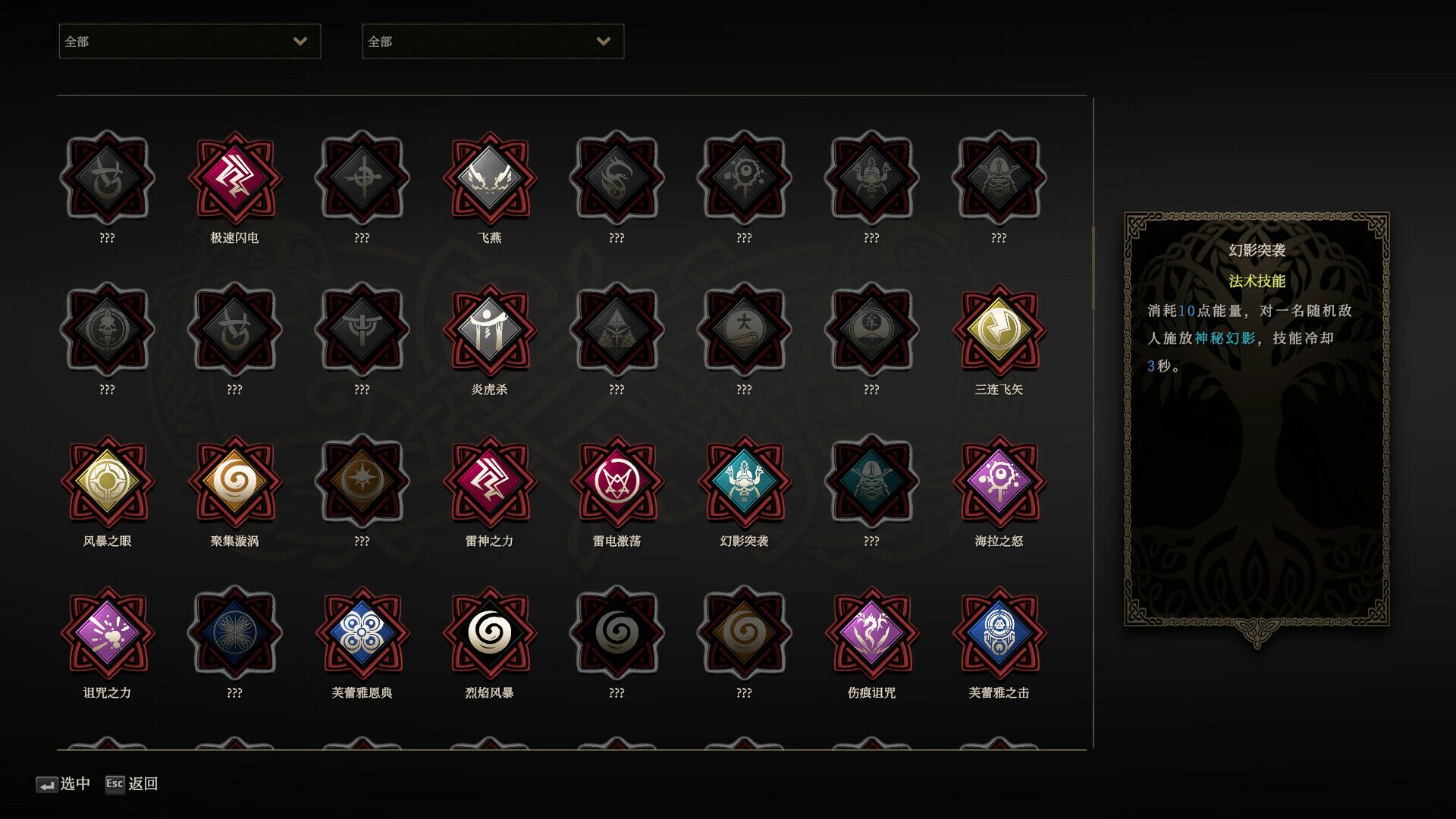
Task: Open the 炎虎杀 skill entry
Action: (x=489, y=330)
